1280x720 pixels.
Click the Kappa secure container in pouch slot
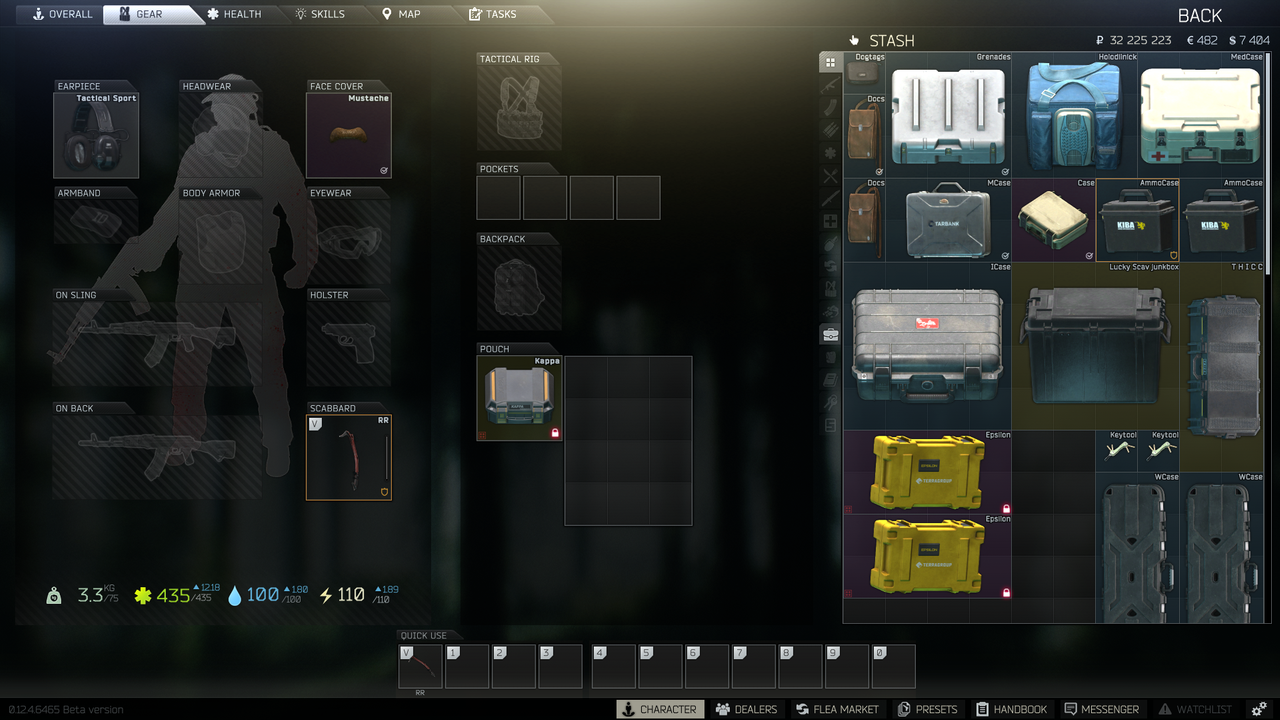[x=519, y=398]
